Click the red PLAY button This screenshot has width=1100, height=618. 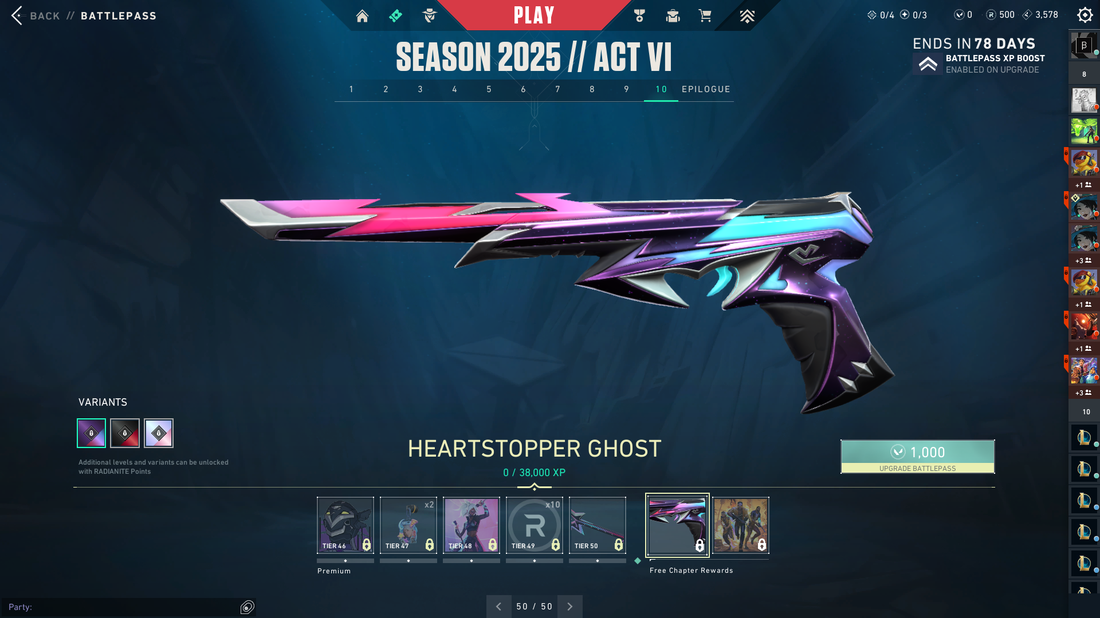(x=534, y=15)
